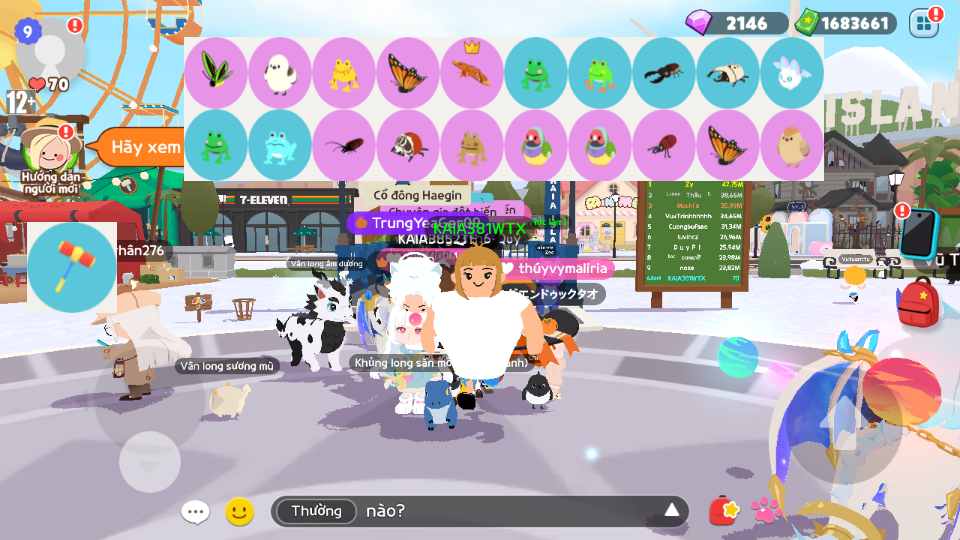
Task: Click the purple gem currency counter
Action: pyautogui.click(x=736, y=23)
